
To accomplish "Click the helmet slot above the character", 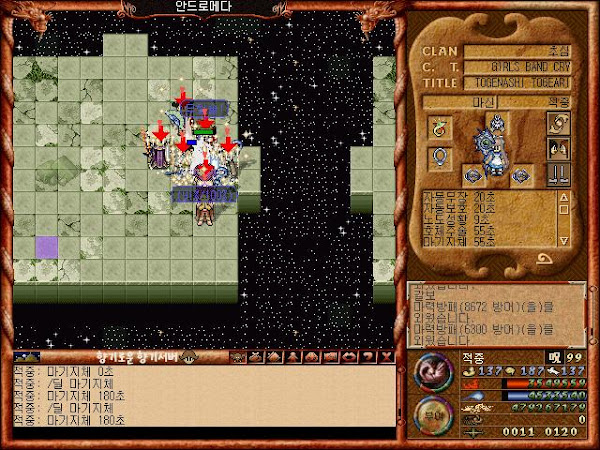I will click(497, 124).
